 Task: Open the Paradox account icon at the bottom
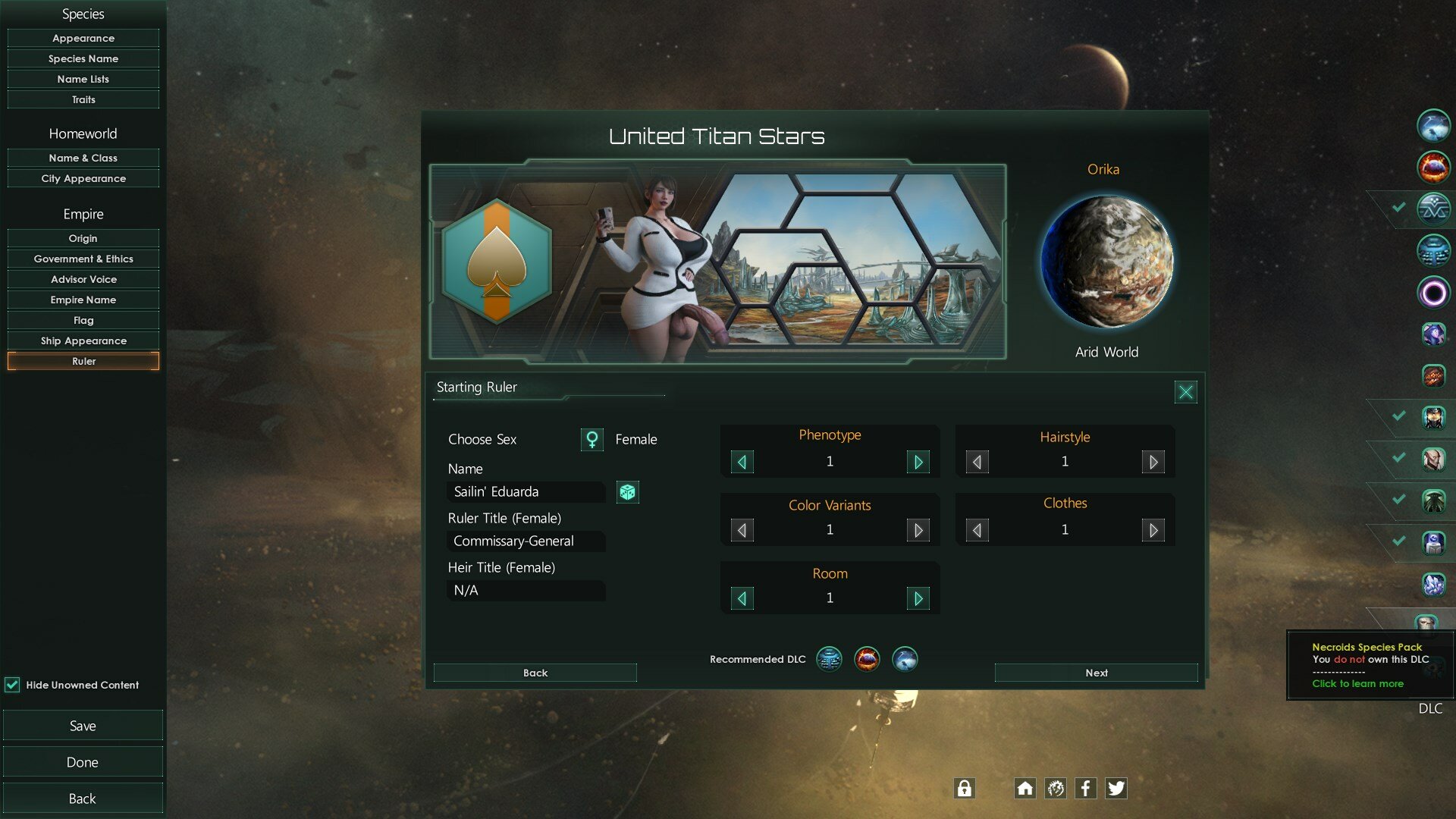tap(1055, 788)
